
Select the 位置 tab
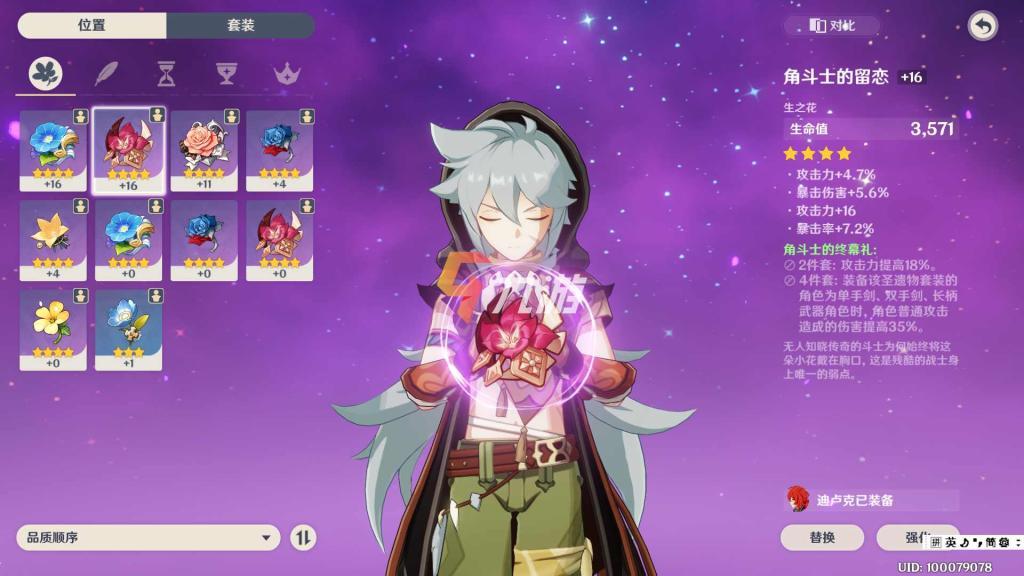coord(92,25)
